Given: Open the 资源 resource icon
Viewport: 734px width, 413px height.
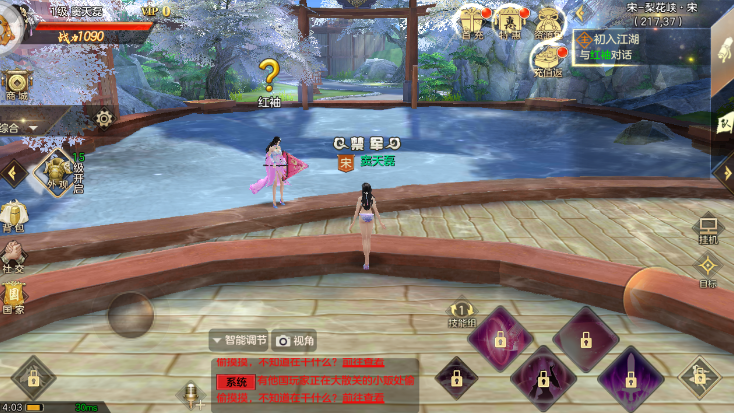Looking at the screenshot, I should click(x=547, y=22).
